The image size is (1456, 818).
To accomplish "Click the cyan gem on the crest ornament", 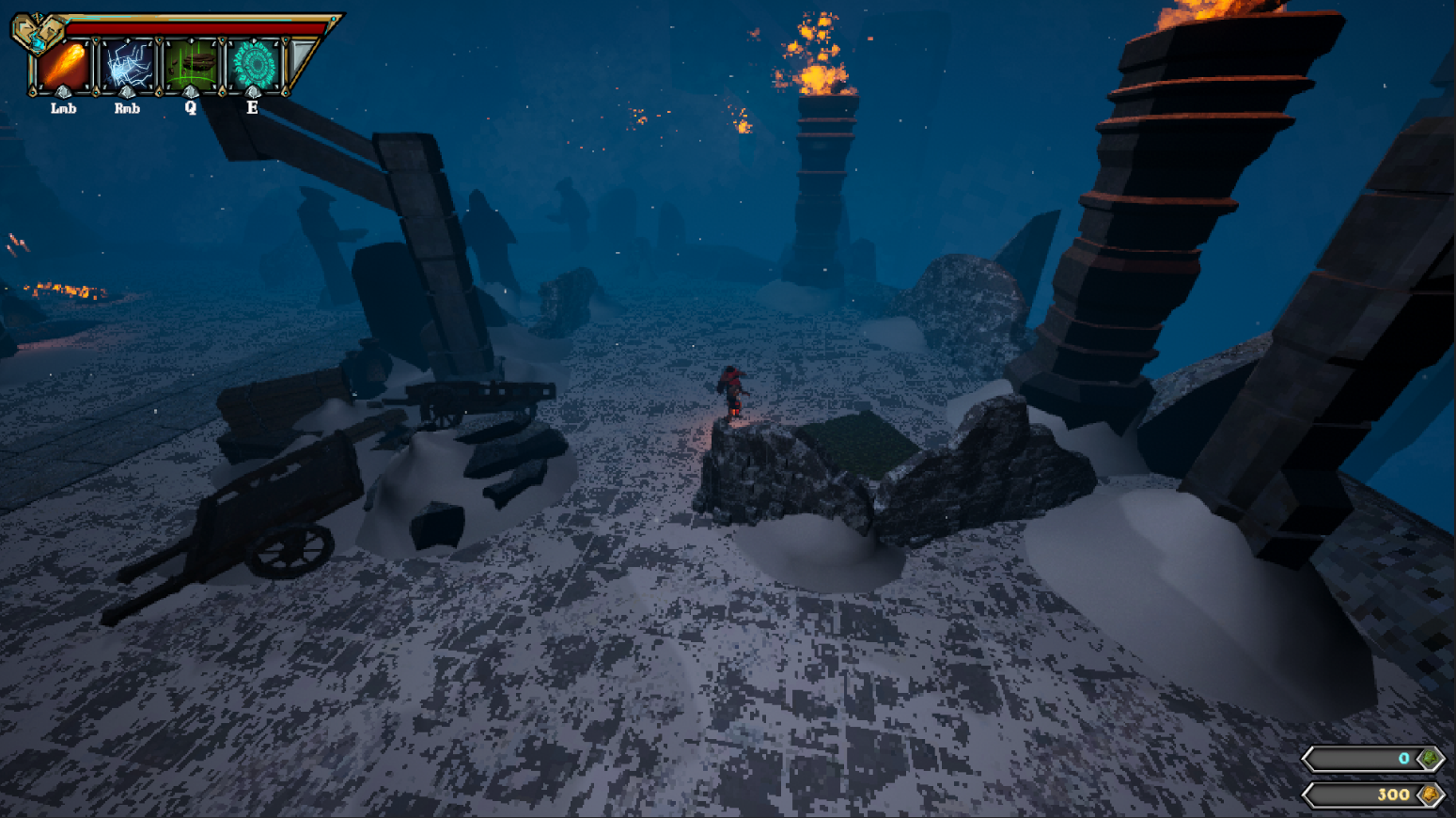I will 39,44.
